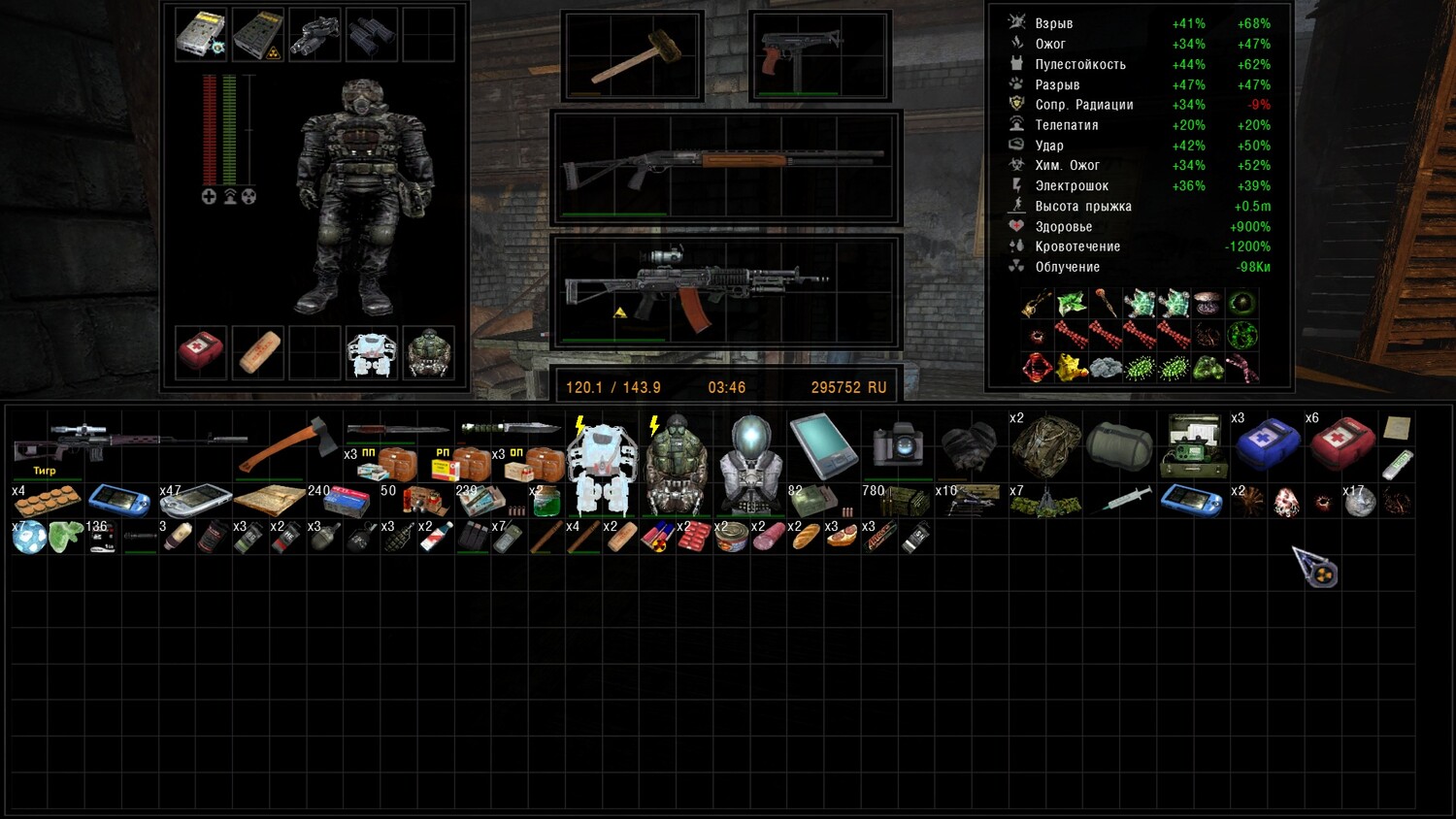The height and width of the screenshot is (819, 1456).
Task: Select the photo camera item
Action: click(x=897, y=445)
